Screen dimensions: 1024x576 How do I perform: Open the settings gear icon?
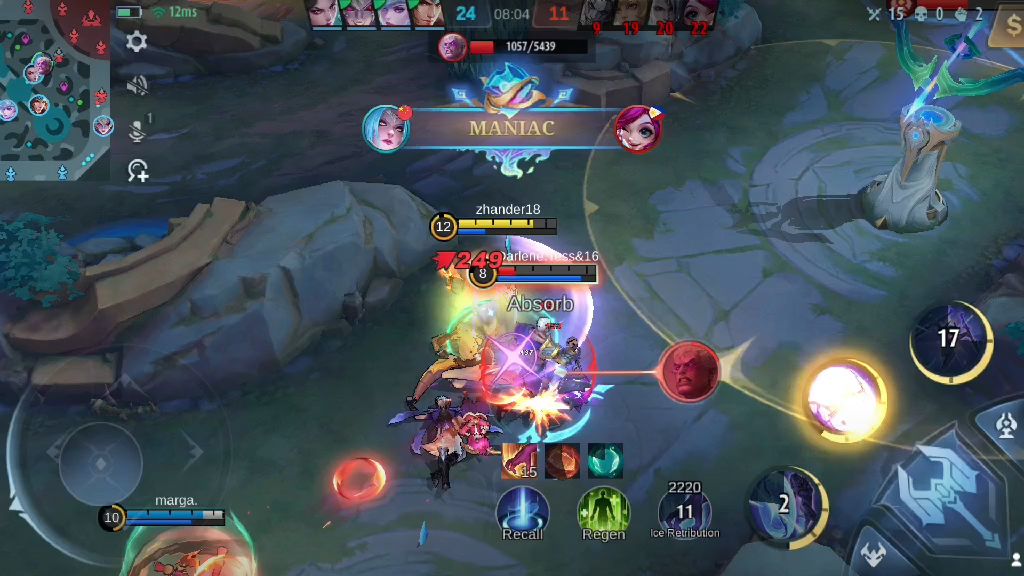[x=137, y=41]
